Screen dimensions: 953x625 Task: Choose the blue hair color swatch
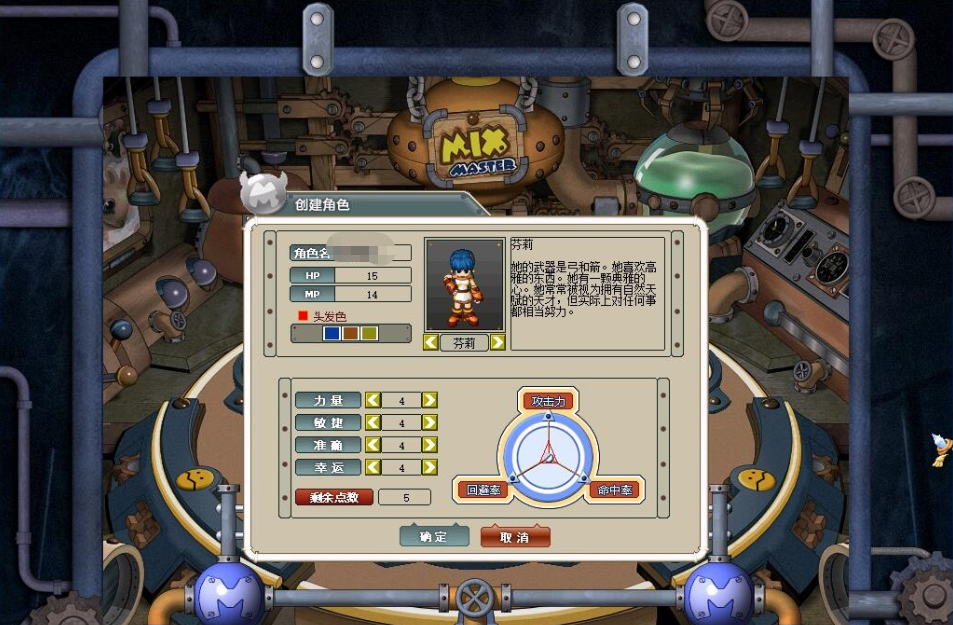[x=332, y=333]
